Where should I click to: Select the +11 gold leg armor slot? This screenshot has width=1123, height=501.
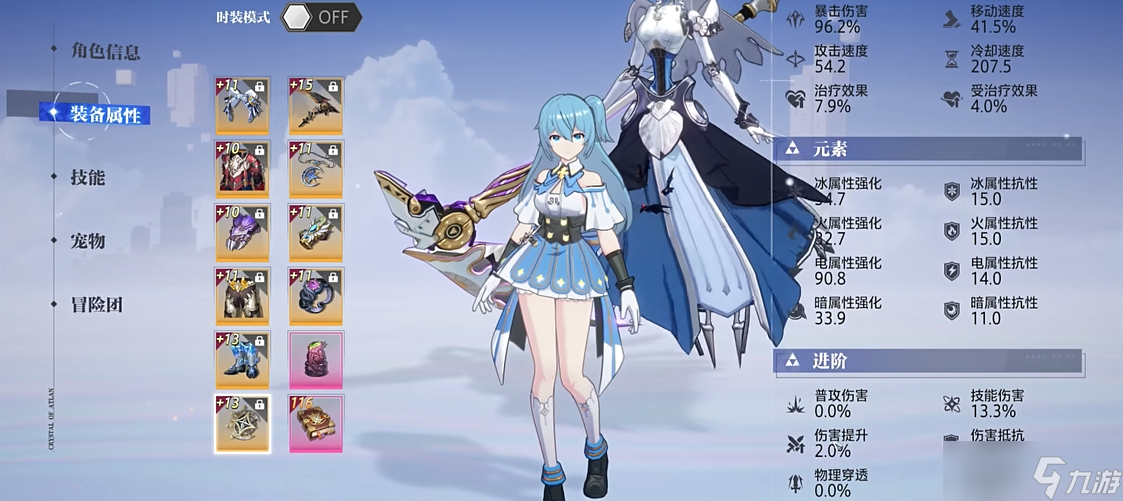tap(242, 297)
